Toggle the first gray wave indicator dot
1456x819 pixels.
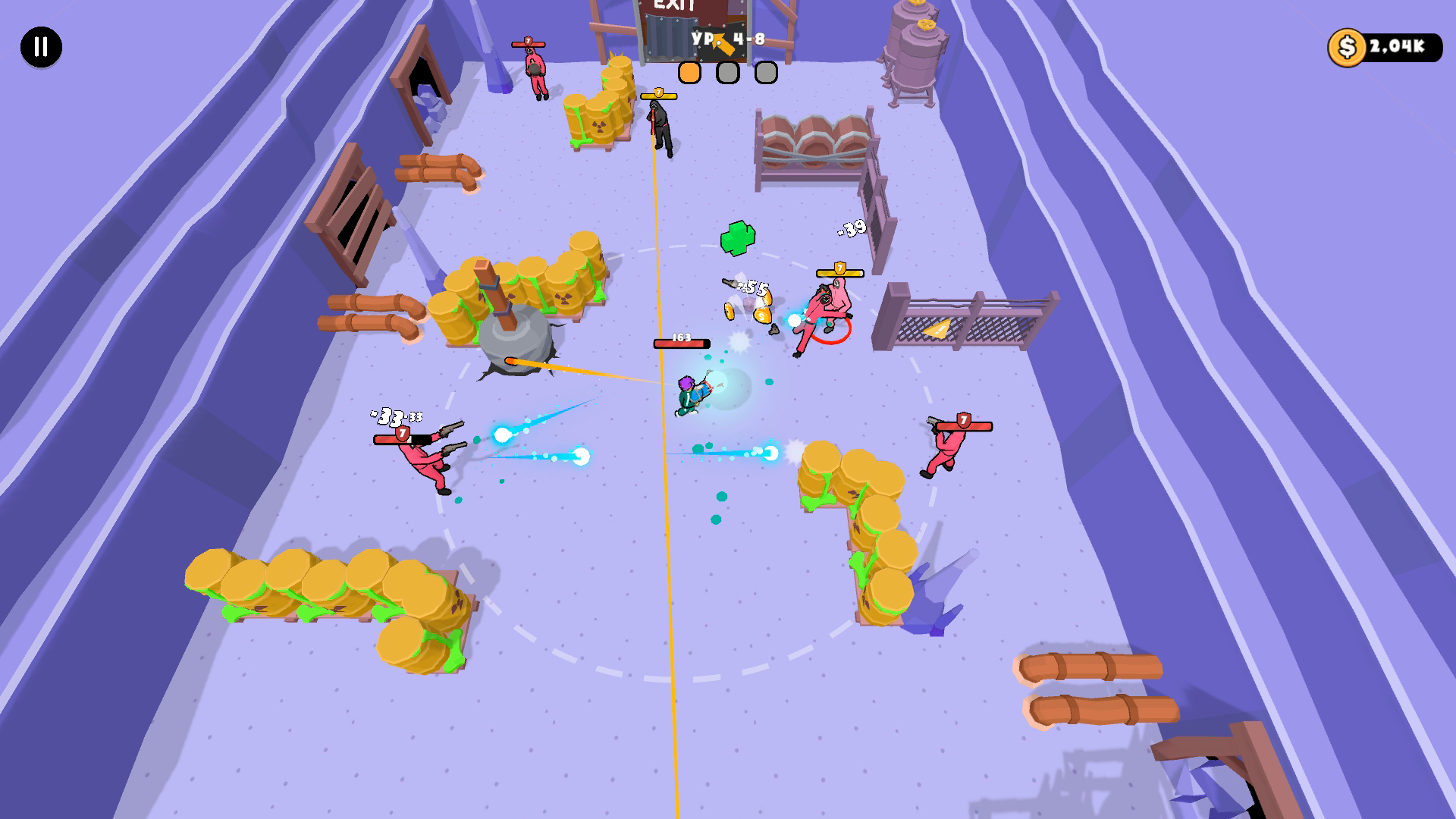(728, 72)
